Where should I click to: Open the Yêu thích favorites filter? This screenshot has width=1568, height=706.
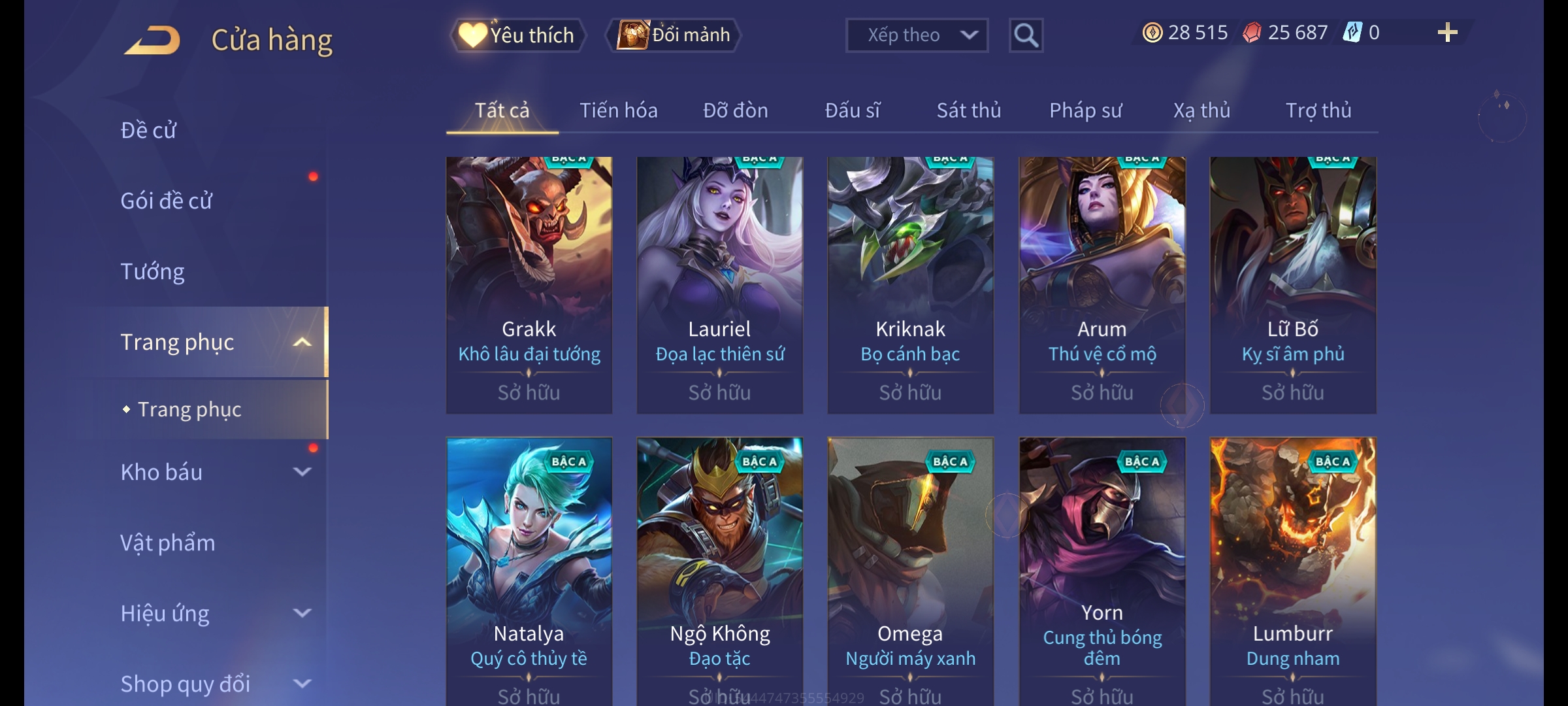pos(517,35)
